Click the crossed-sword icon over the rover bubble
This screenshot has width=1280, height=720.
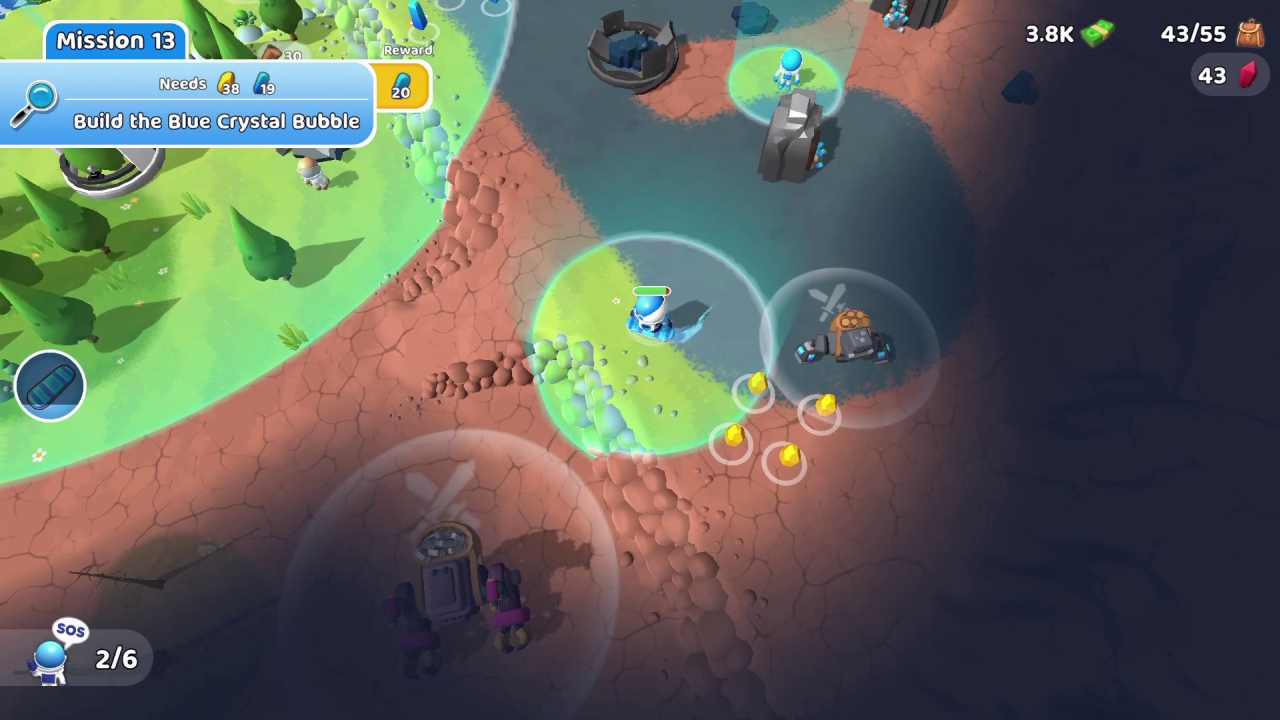(445, 492)
